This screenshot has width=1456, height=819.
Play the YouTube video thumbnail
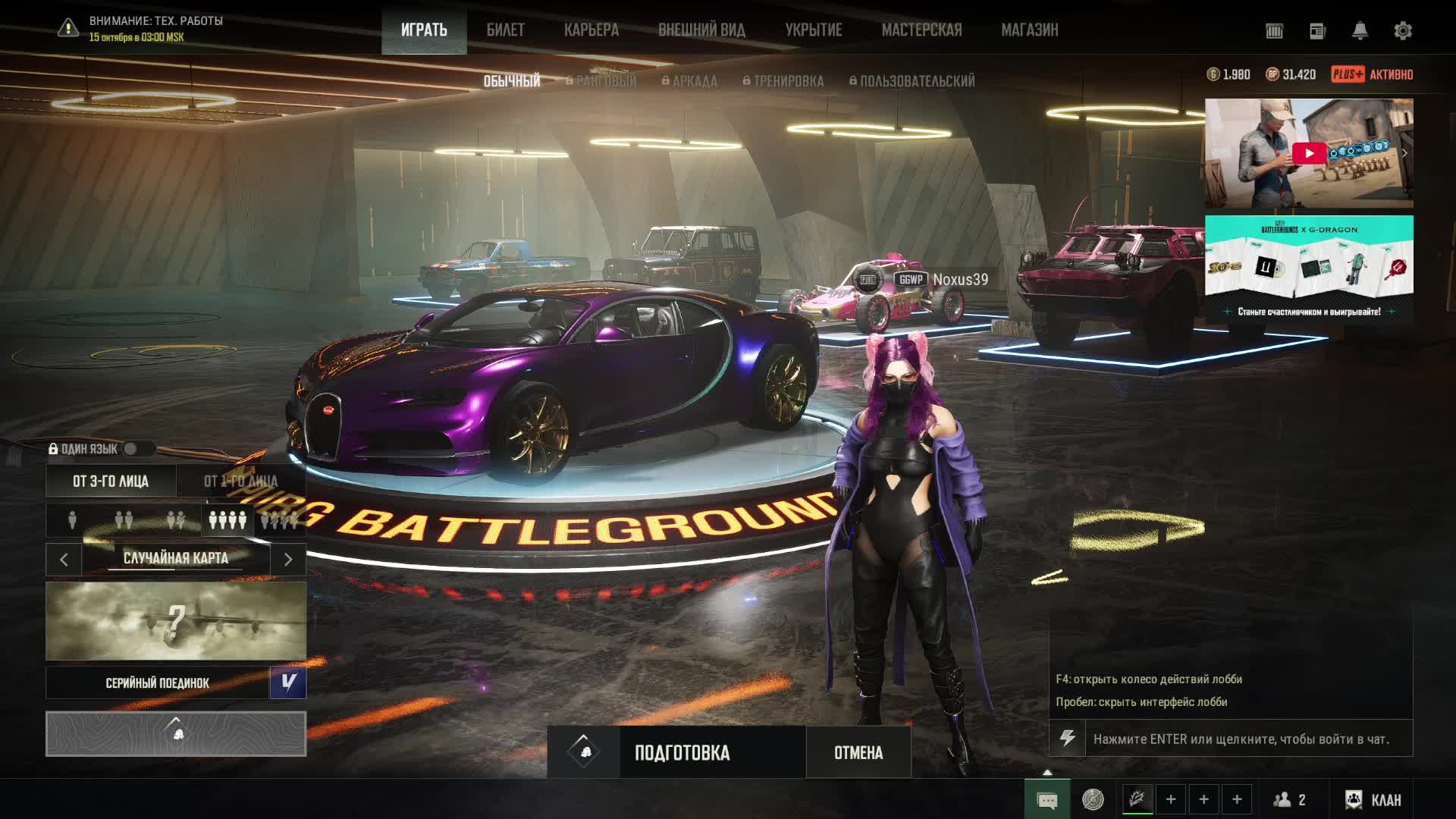(1309, 153)
